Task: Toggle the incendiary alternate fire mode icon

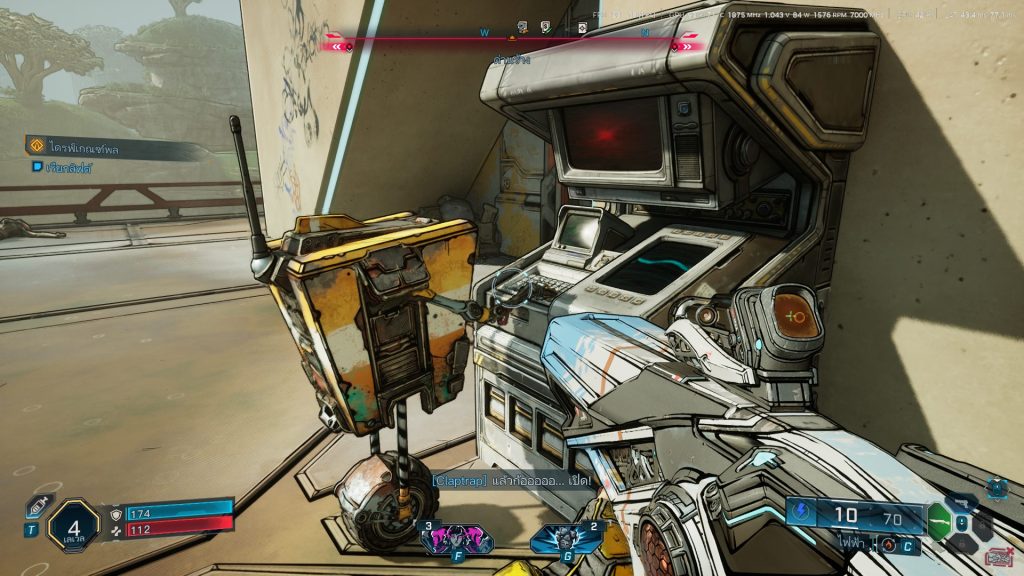Action: (x=887, y=546)
